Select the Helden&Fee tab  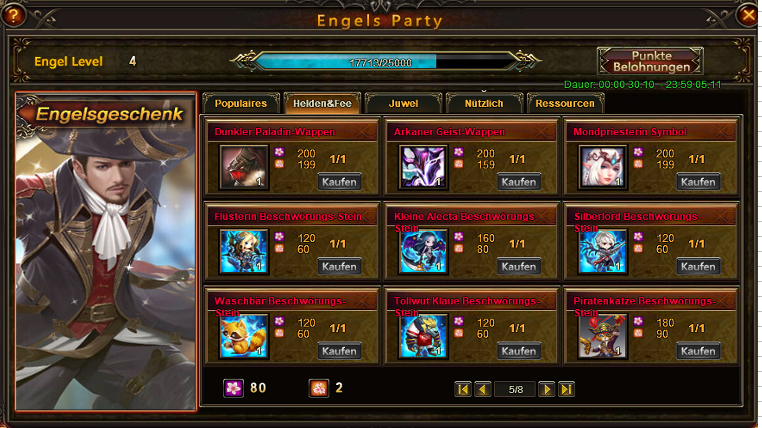(320, 103)
